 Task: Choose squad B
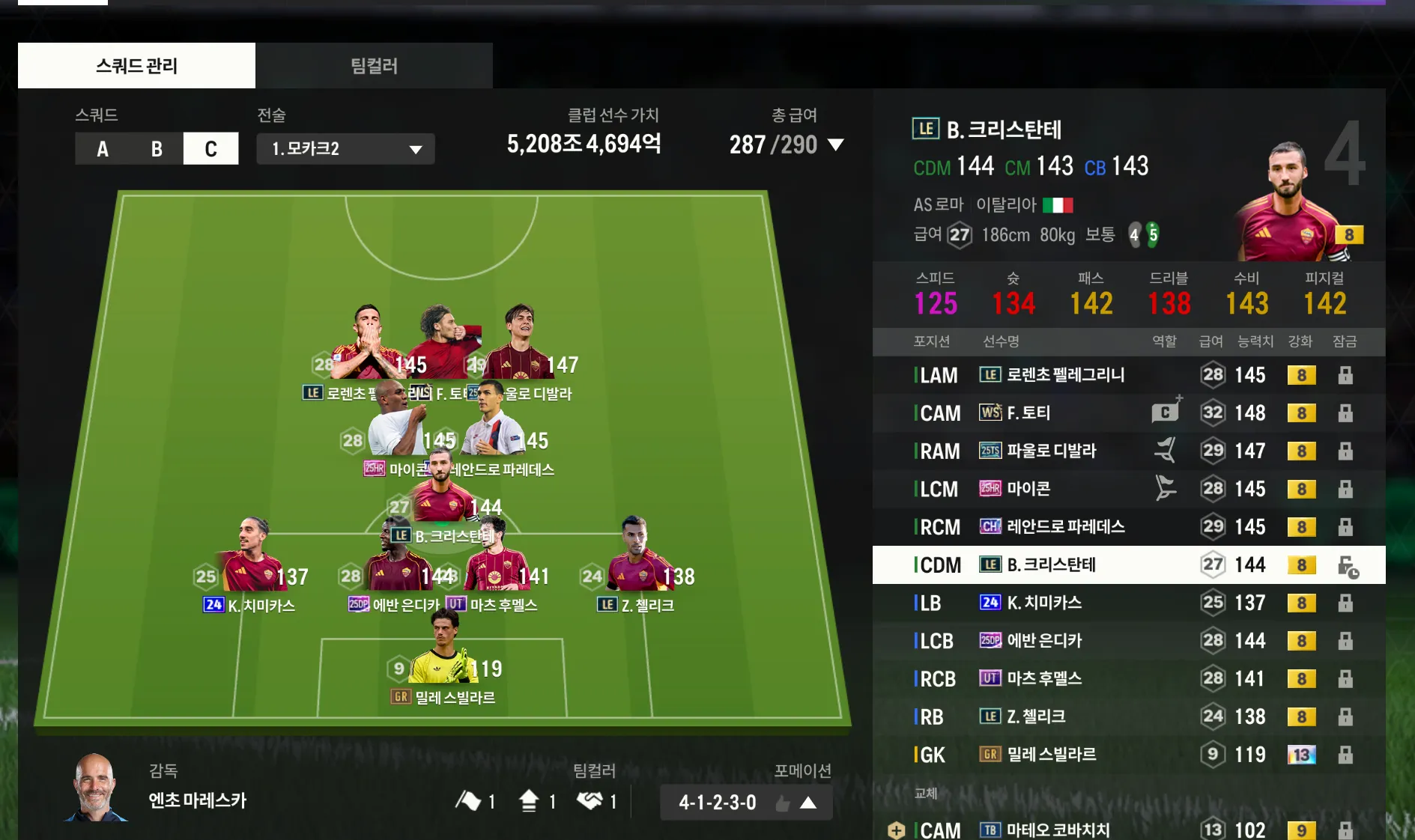pos(157,149)
